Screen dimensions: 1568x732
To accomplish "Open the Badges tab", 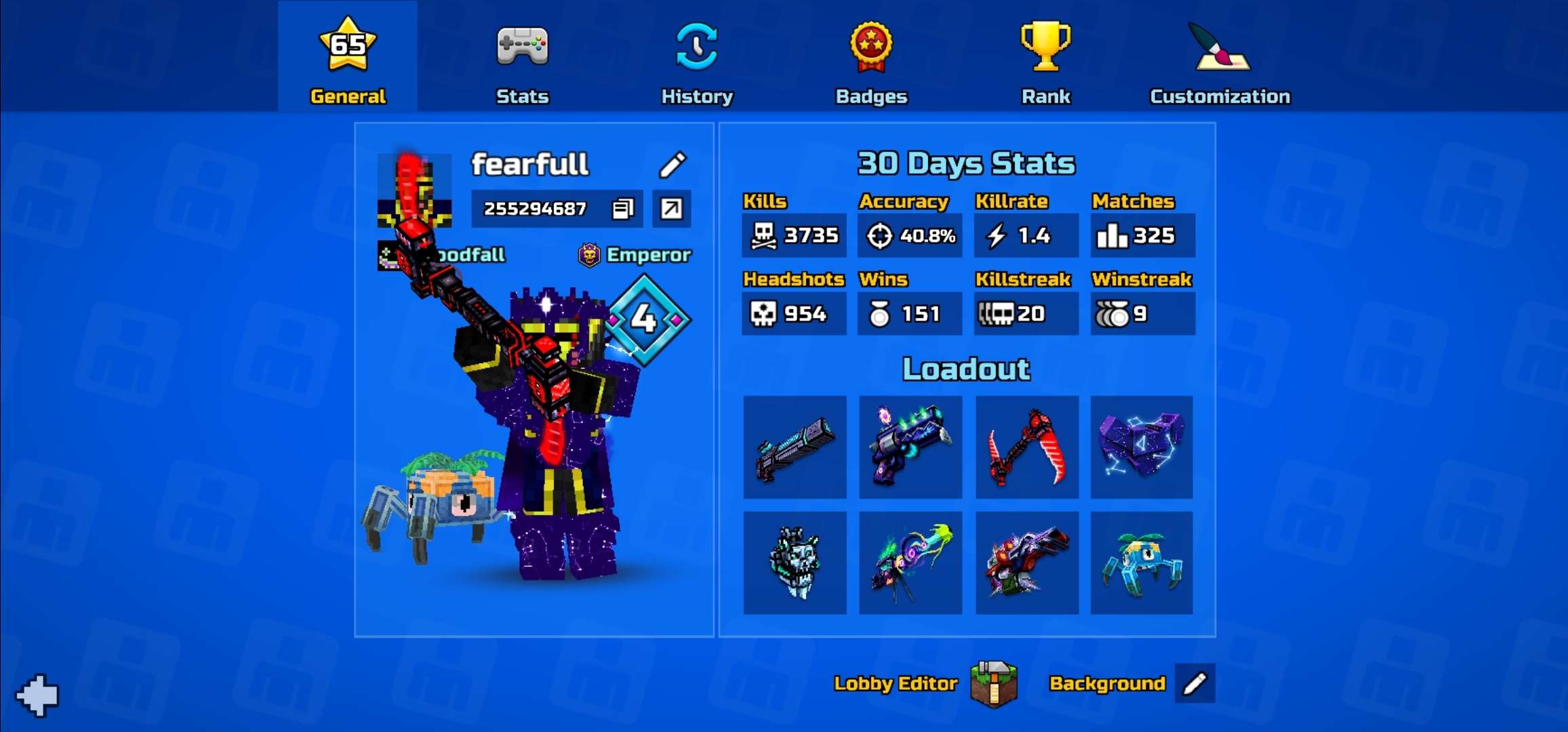I will click(x=871, y=60).
